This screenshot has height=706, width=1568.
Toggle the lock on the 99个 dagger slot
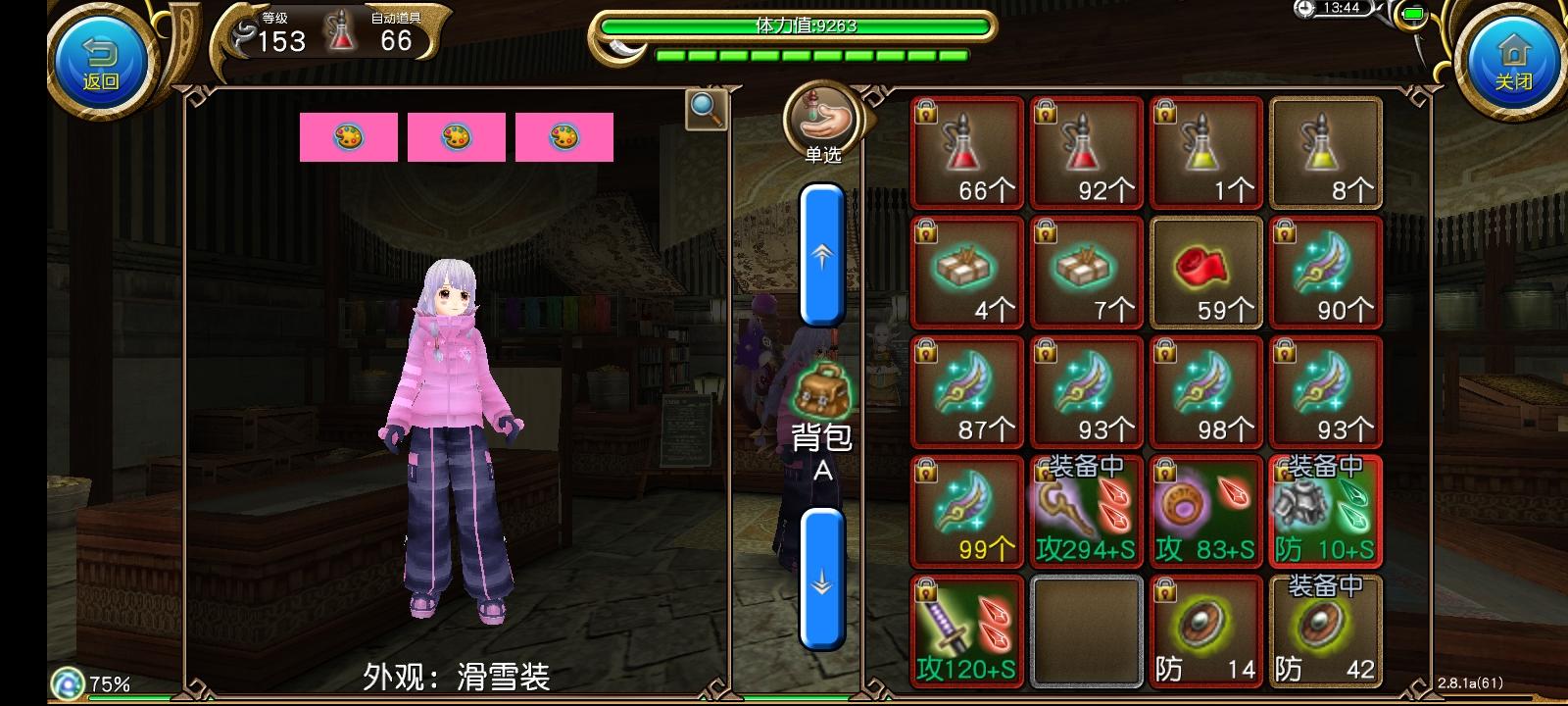[x=926, y=471]
